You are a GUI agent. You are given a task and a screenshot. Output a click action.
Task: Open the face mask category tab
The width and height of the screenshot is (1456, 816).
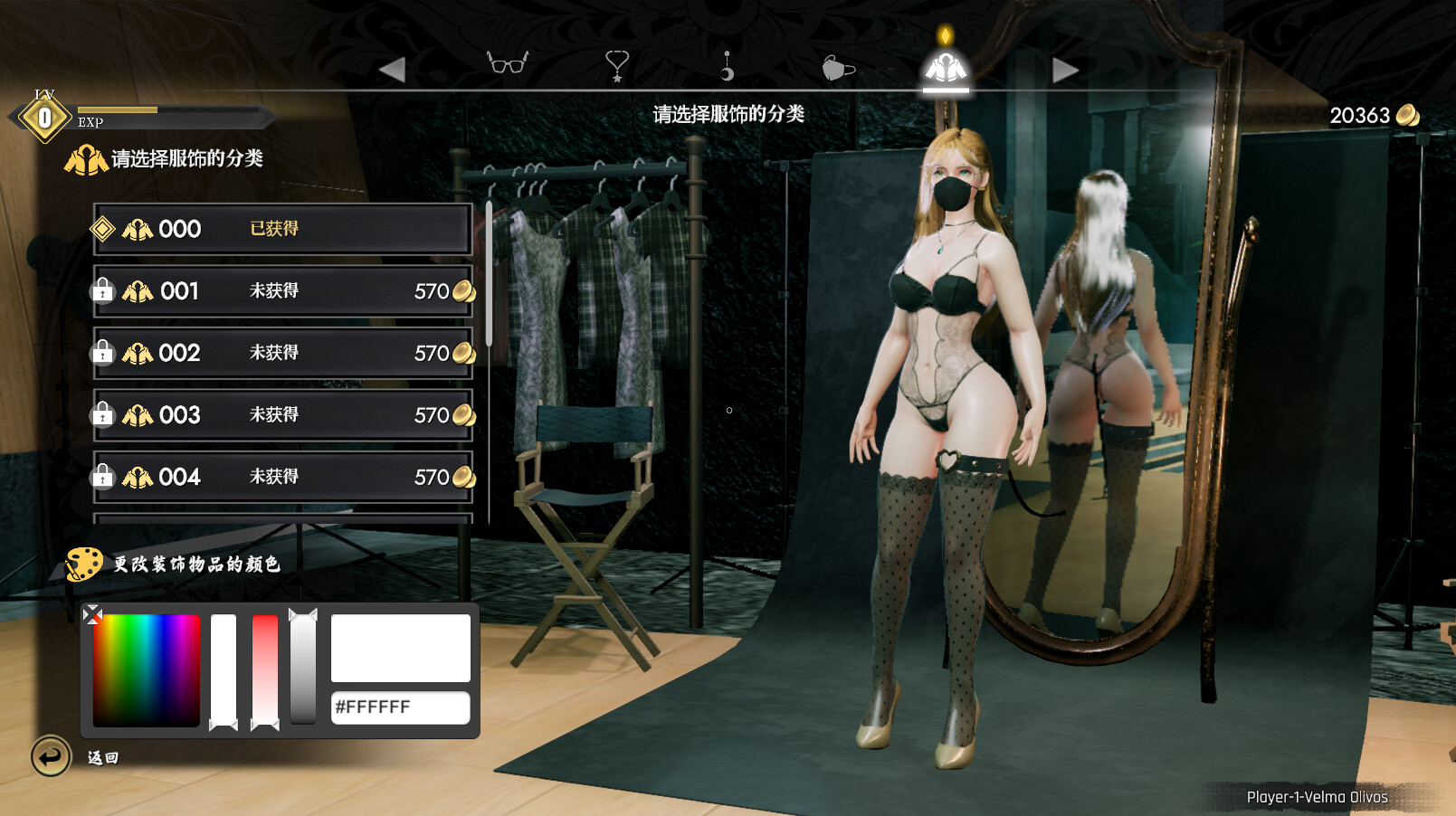pos(837,68)
